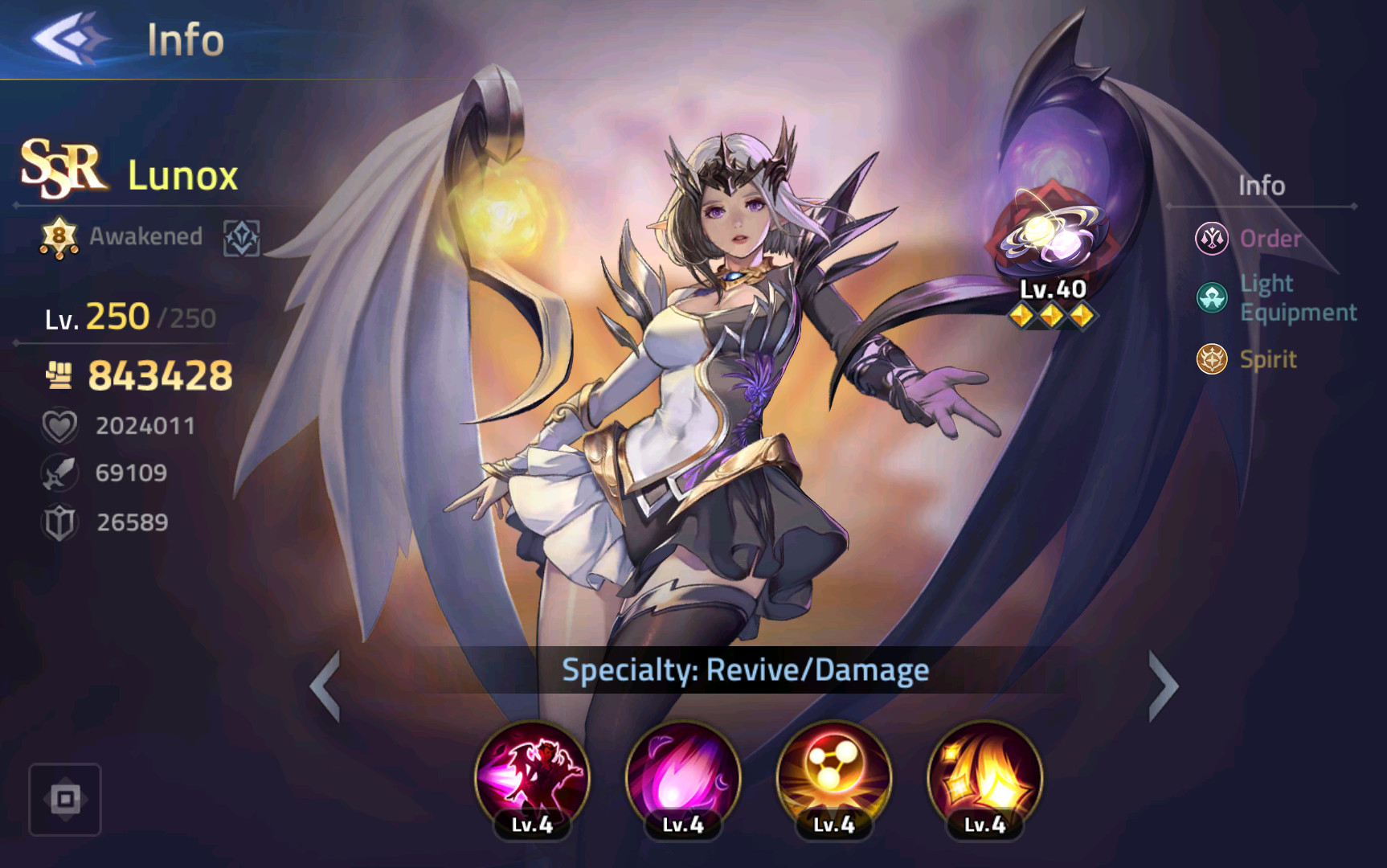Image resolution: width=1387 pixels, height=868 pixels.
Task: Select the sword attack stat icon
Action: tap(59, 473)
